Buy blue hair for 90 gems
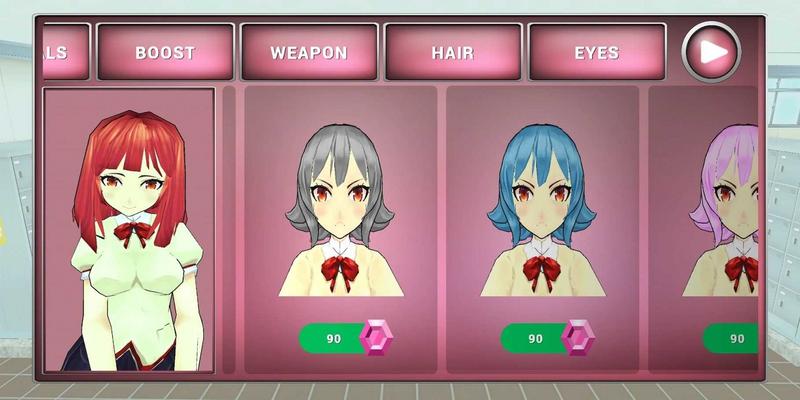The height and width of the screenshot is (400, 800). (547, 339)
